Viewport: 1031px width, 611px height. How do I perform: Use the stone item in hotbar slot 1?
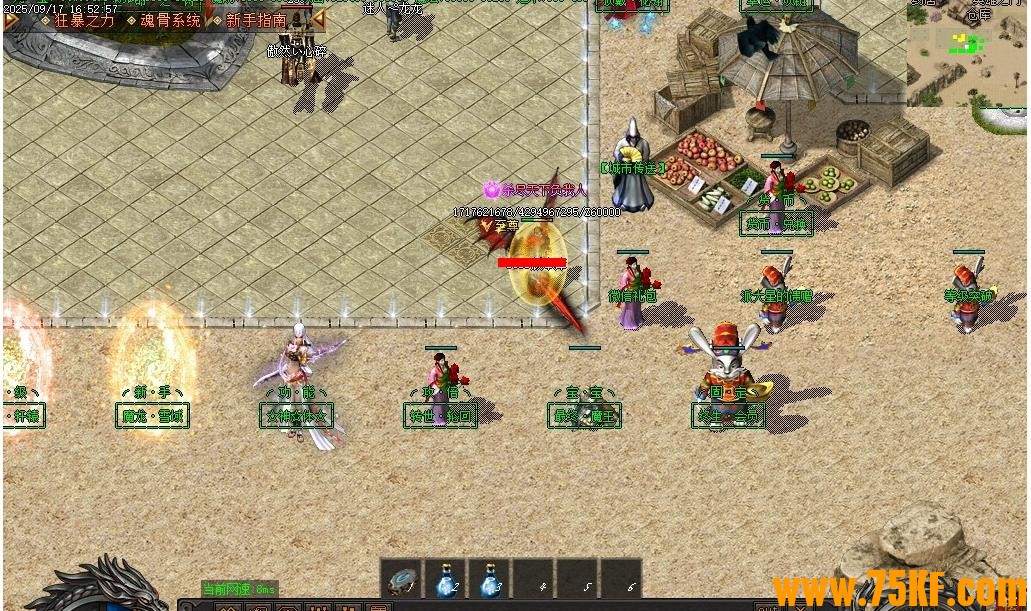click(402, 579)
